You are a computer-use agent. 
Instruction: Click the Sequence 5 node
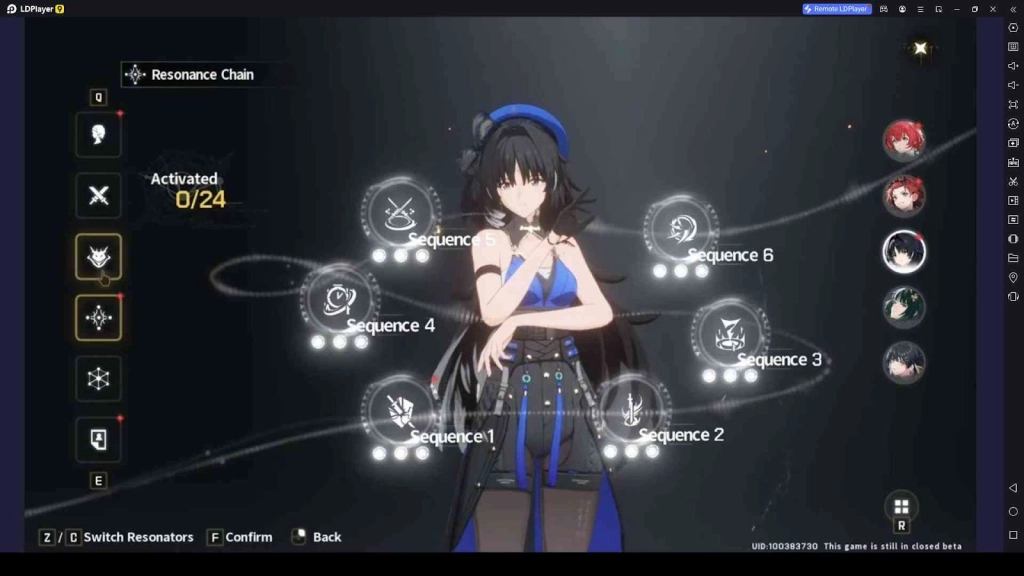[400, 213]
